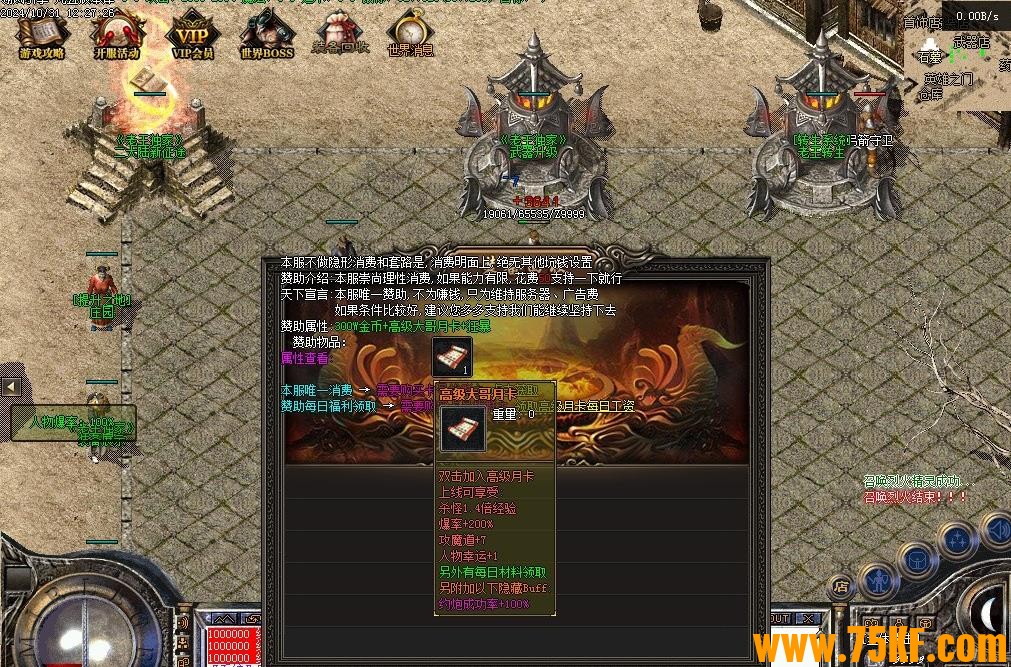Screen dimensions: 1011x667
Task: Open the 世界BOSS panel
Action: tap(266, 35)
